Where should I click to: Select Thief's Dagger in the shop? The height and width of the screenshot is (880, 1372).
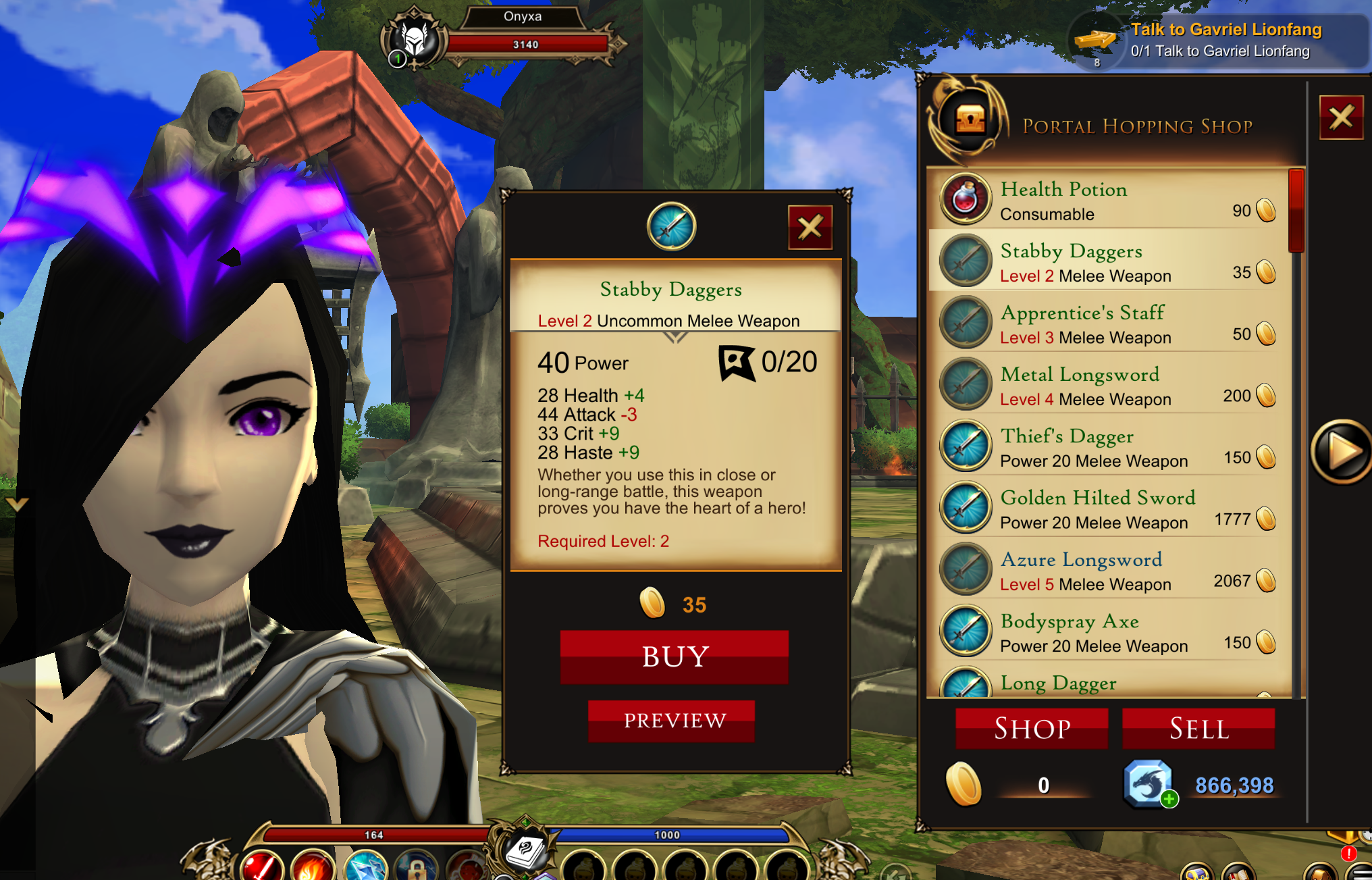[x=1107, y=447]
